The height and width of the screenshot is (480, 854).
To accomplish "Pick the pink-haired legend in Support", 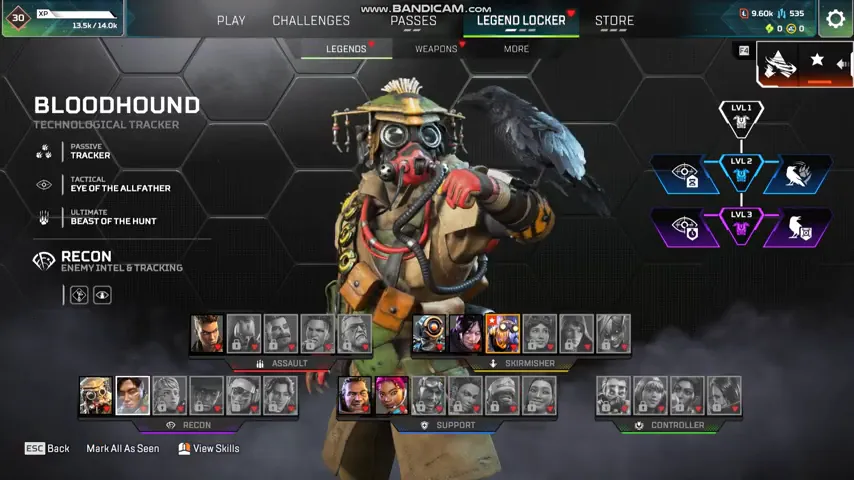I will (392, 396).
